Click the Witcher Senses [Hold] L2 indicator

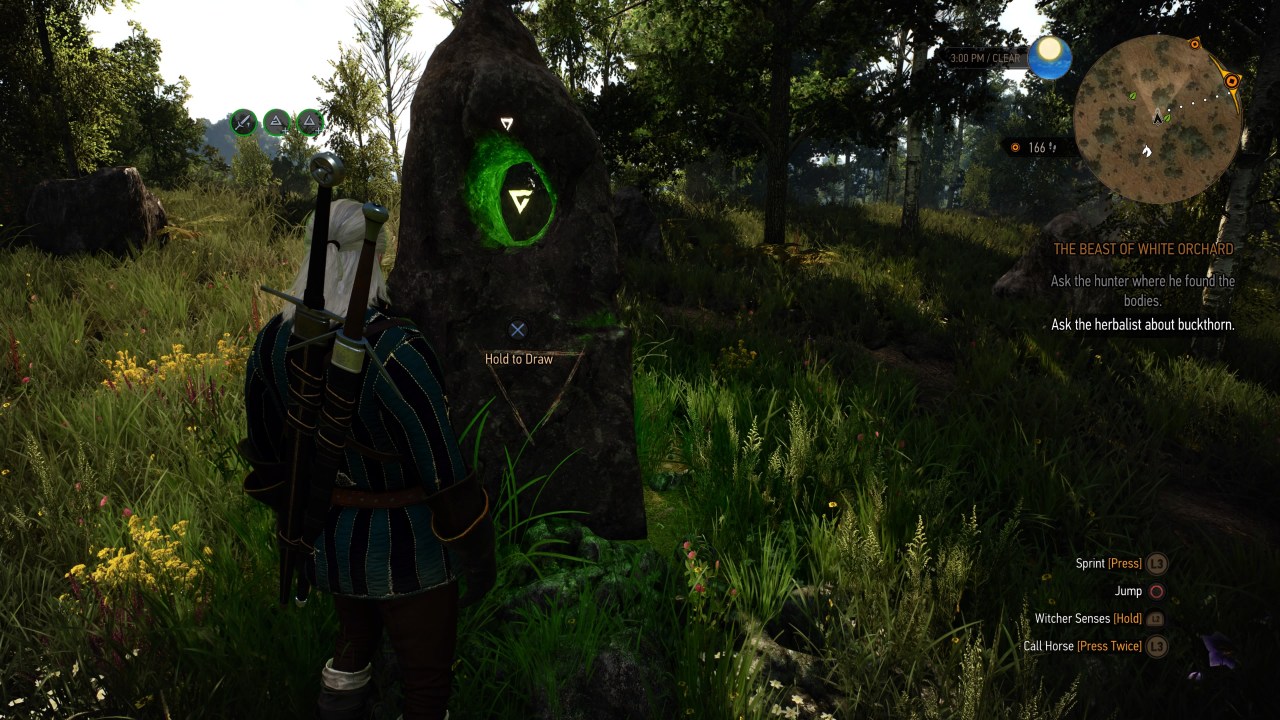click(1125, 618)
